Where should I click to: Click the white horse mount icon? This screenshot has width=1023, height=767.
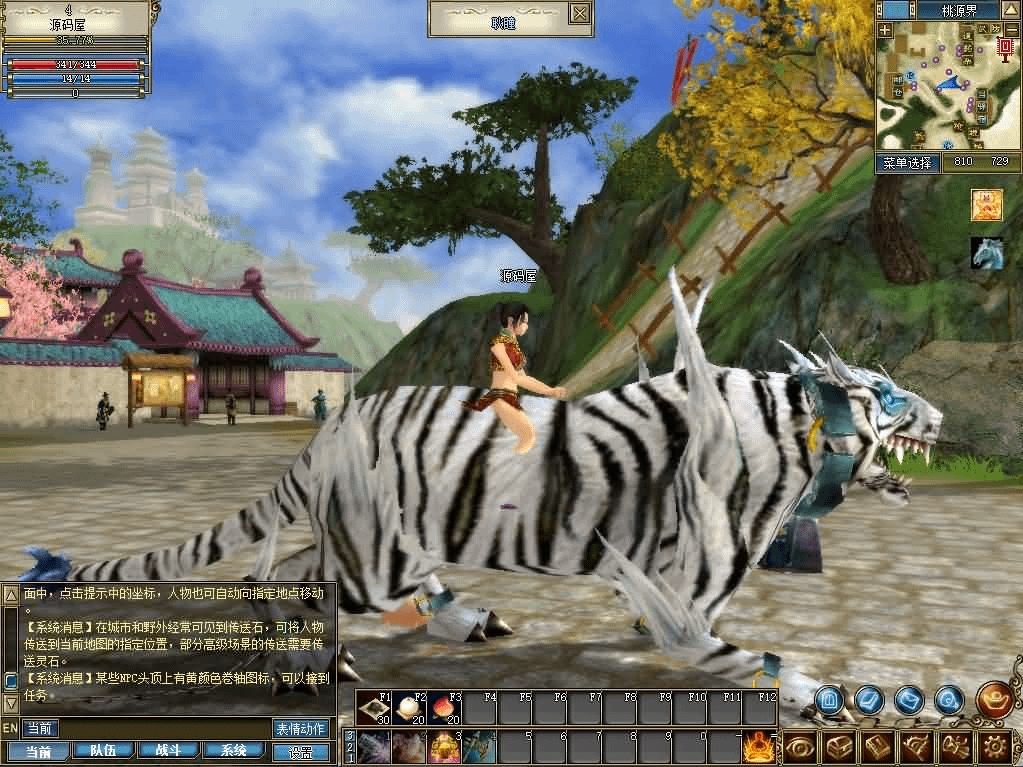987,253
